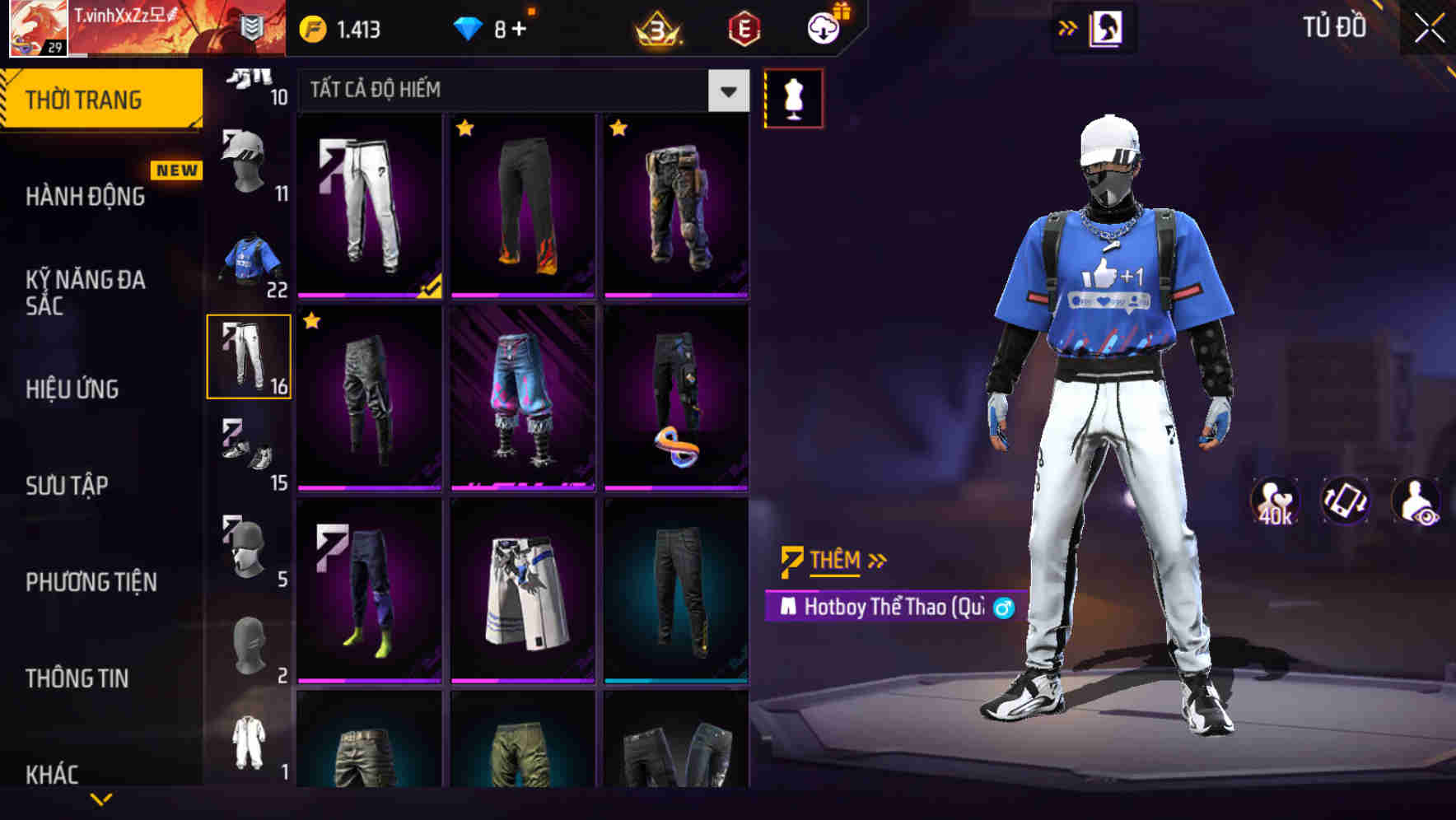This screenshot has height=820, width=1456.
Task: Select the mannequin outfit preset icon
Action: pos(793,97)
